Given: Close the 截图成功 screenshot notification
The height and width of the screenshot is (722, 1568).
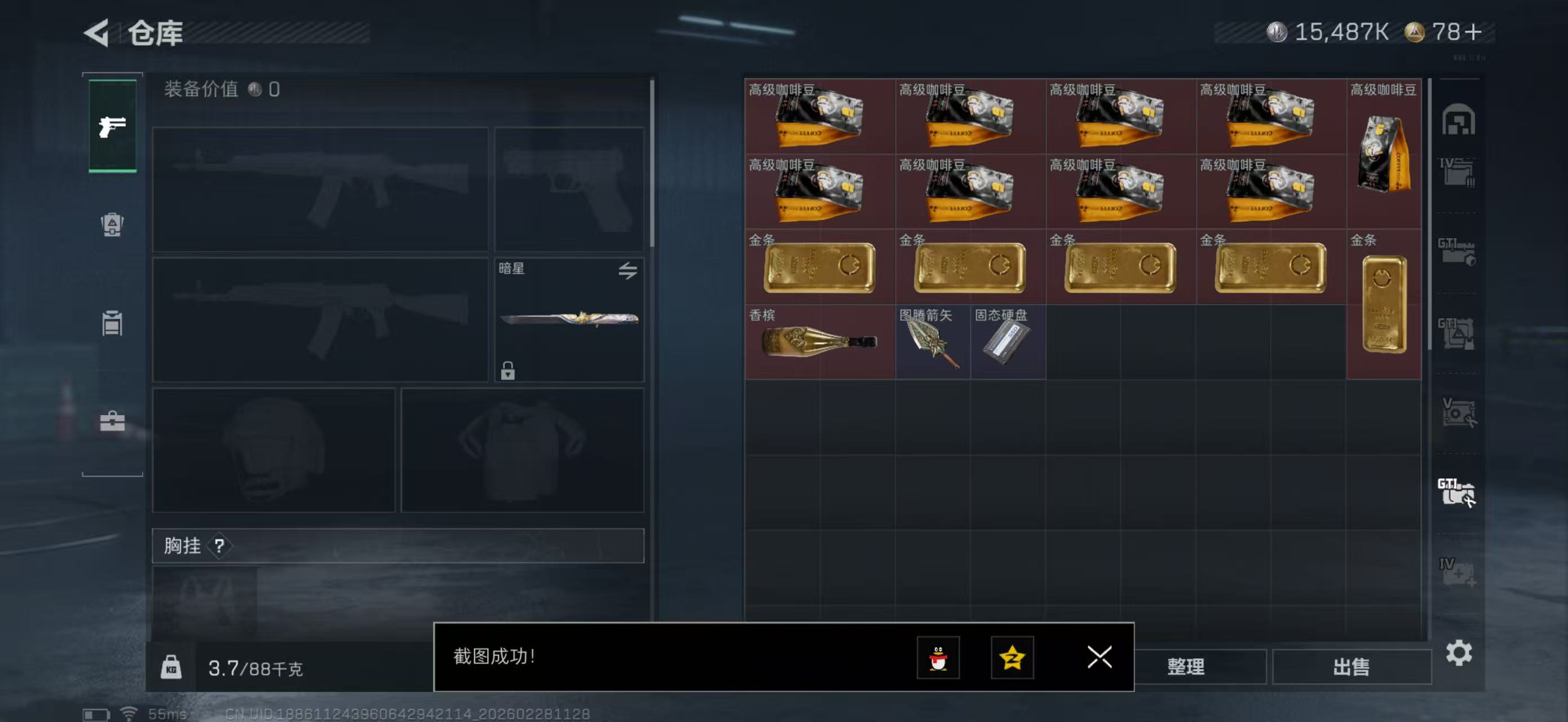Looking at the screenshot, I should click(x=1099, y=657).
